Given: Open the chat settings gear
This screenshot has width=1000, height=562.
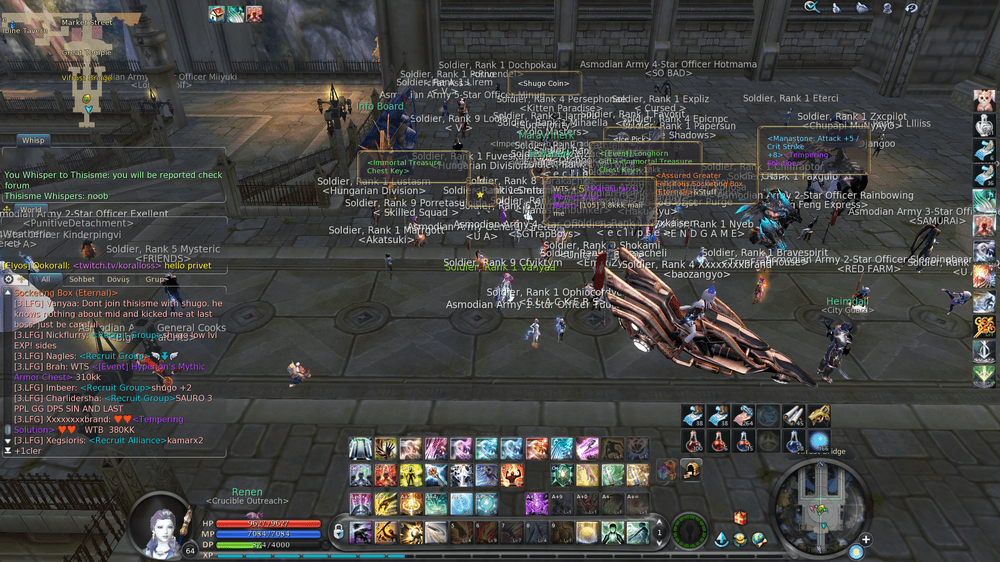Looking at the screenshot, I should coord(9,280).
